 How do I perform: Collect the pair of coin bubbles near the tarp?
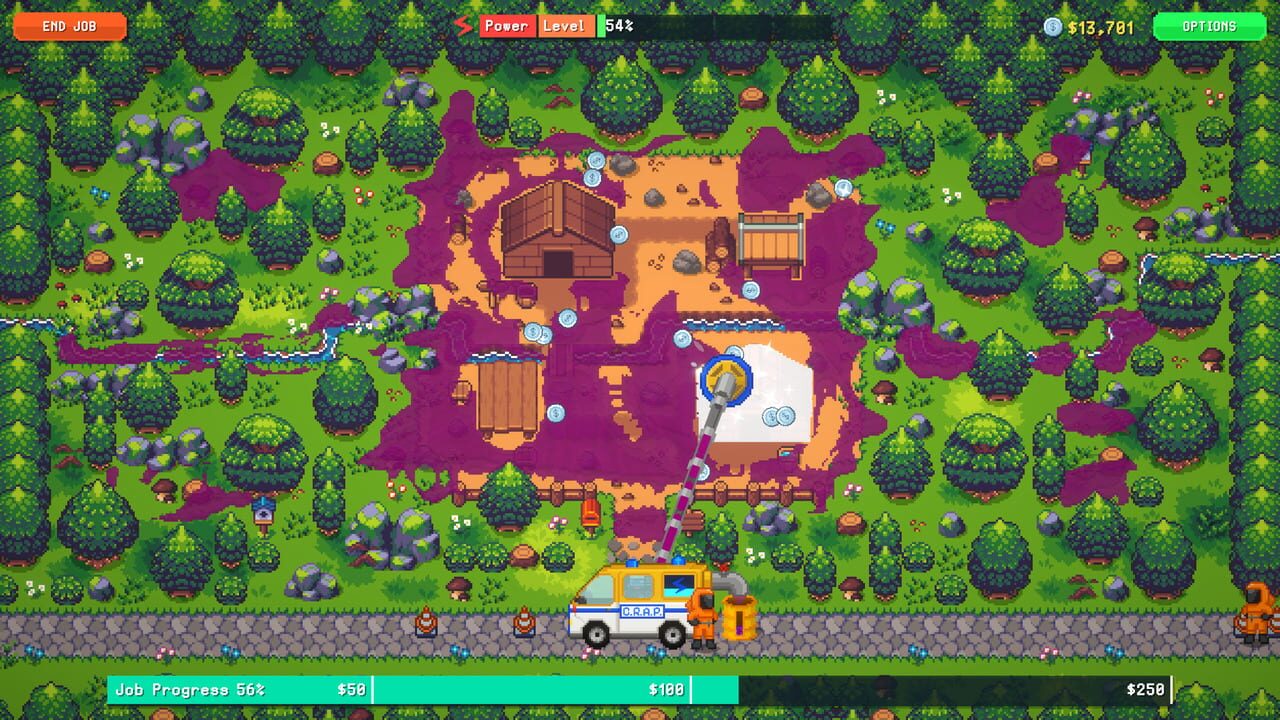777,414
